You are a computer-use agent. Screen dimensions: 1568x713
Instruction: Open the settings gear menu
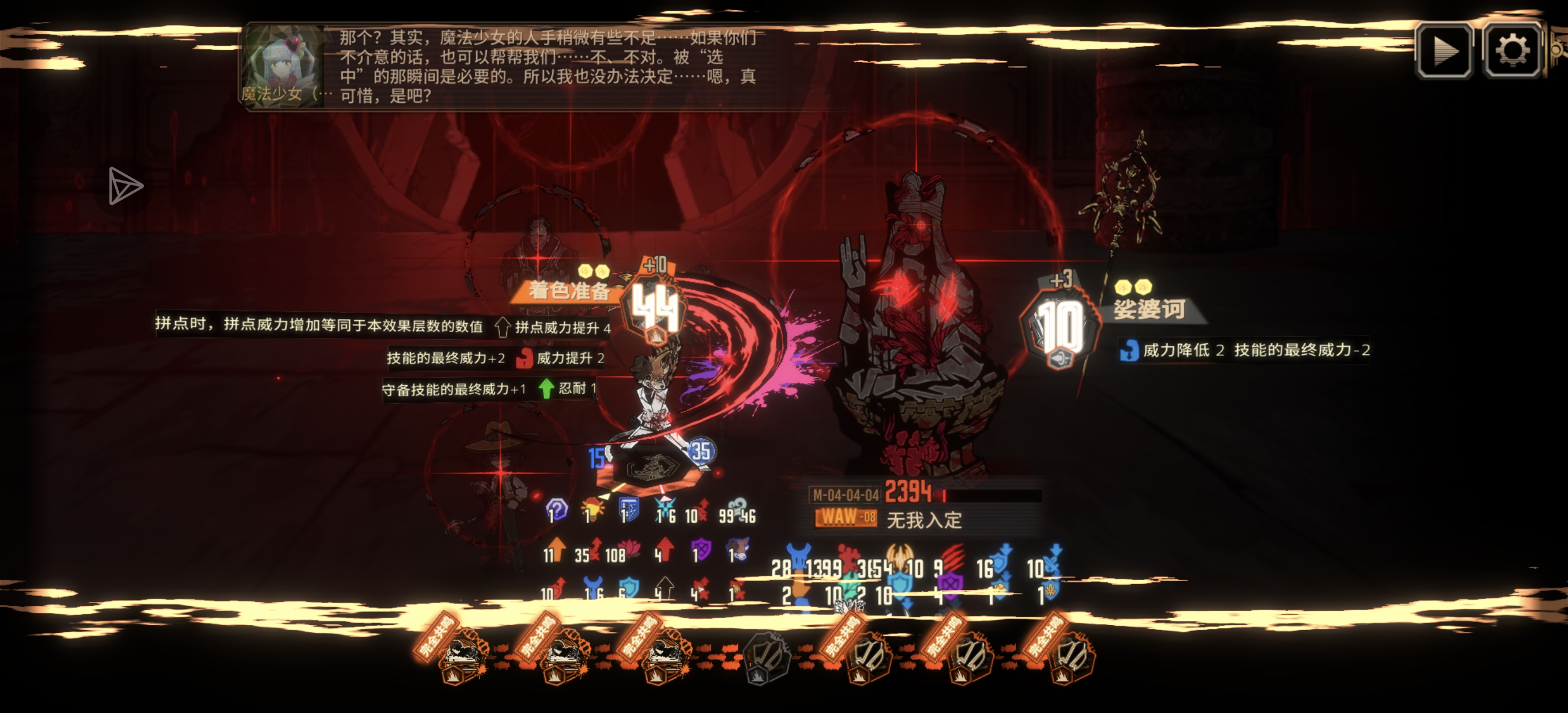point(1512,51)
